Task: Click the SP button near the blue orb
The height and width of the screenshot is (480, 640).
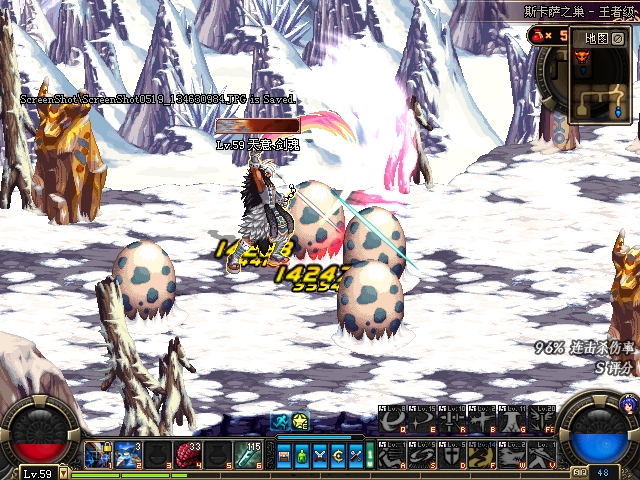Action: [x=579, y=471]
